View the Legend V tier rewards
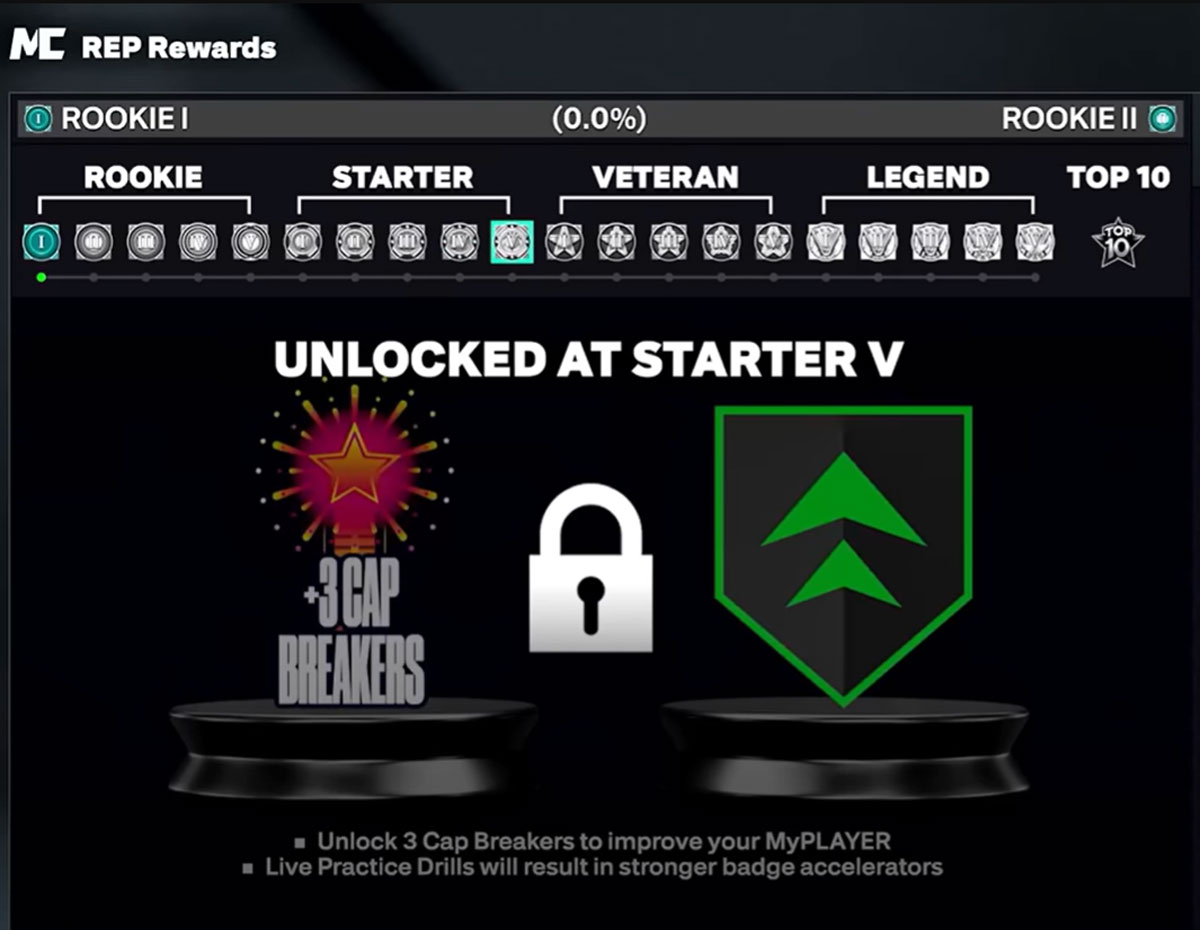Viewport: 1200px width, 930px height. (1035, 242)
